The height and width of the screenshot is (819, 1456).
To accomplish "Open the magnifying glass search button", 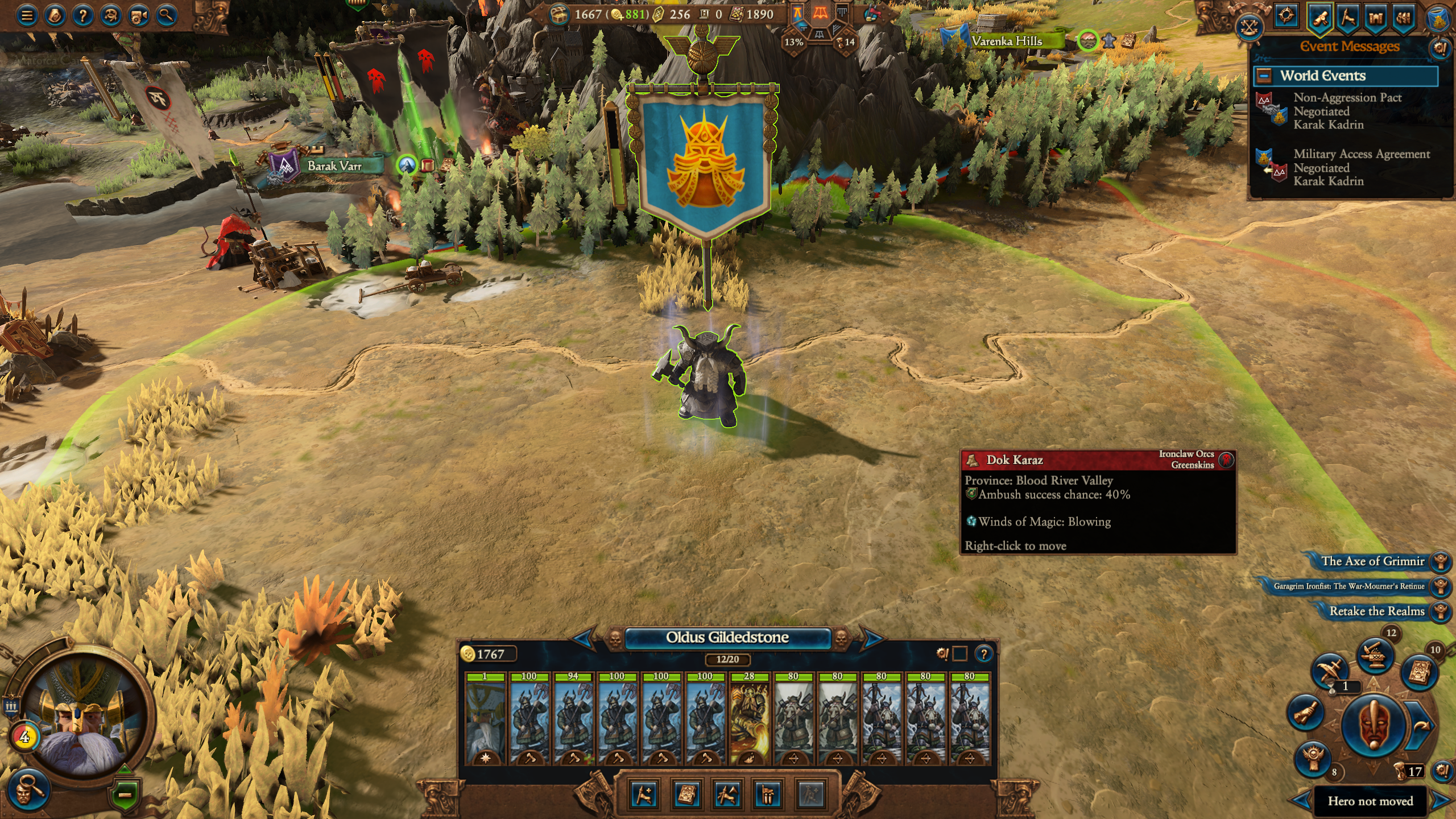I will 166,15.
